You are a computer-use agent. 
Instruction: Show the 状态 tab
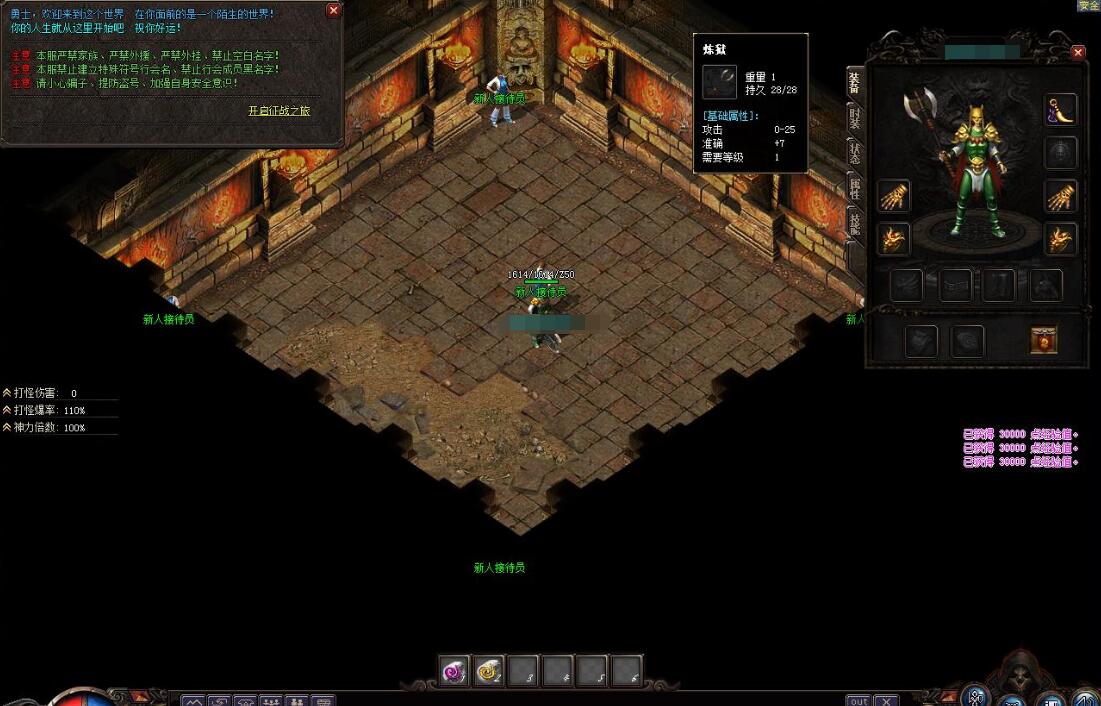tap(854, 153)
